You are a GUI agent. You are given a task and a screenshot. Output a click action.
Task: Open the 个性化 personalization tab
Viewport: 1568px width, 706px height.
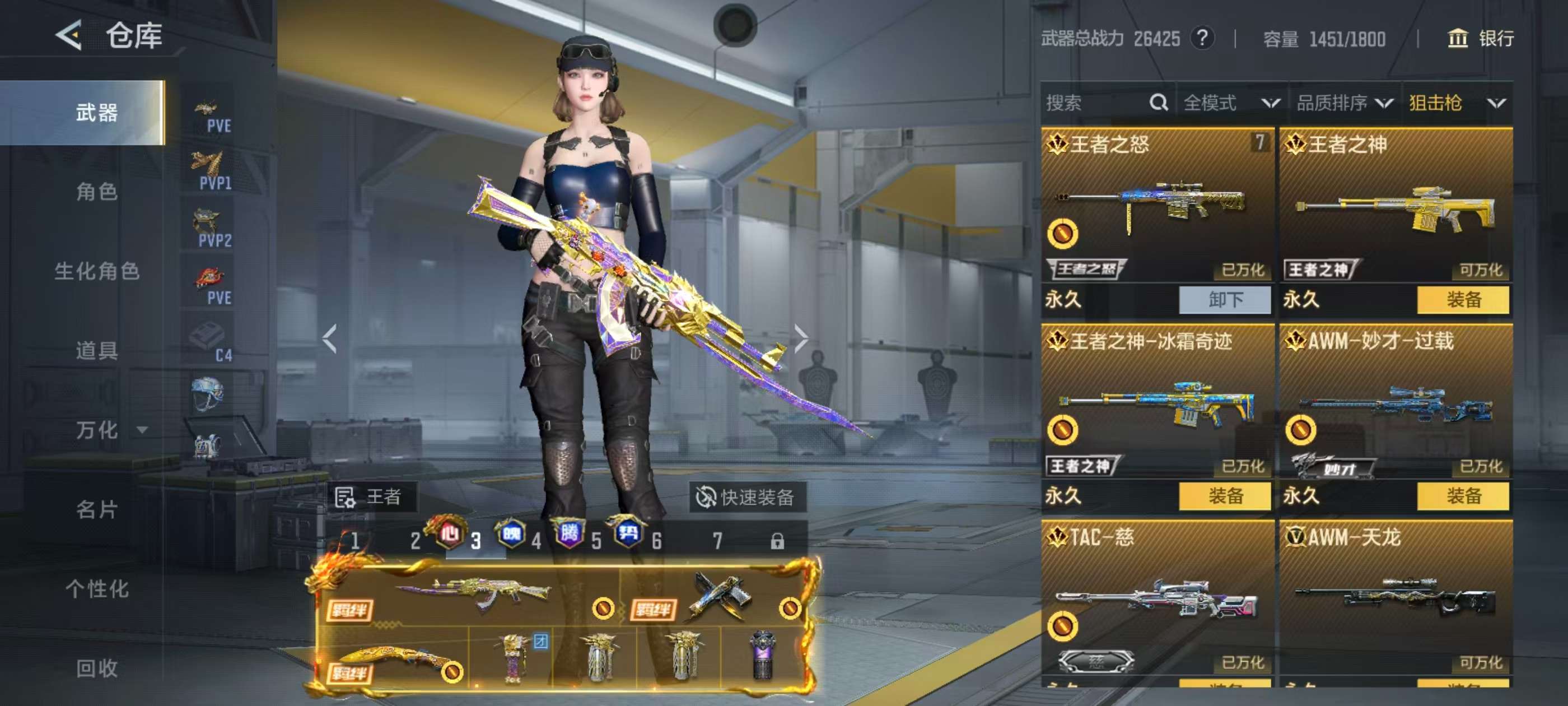pyautogui.click(x=96, y=588)
